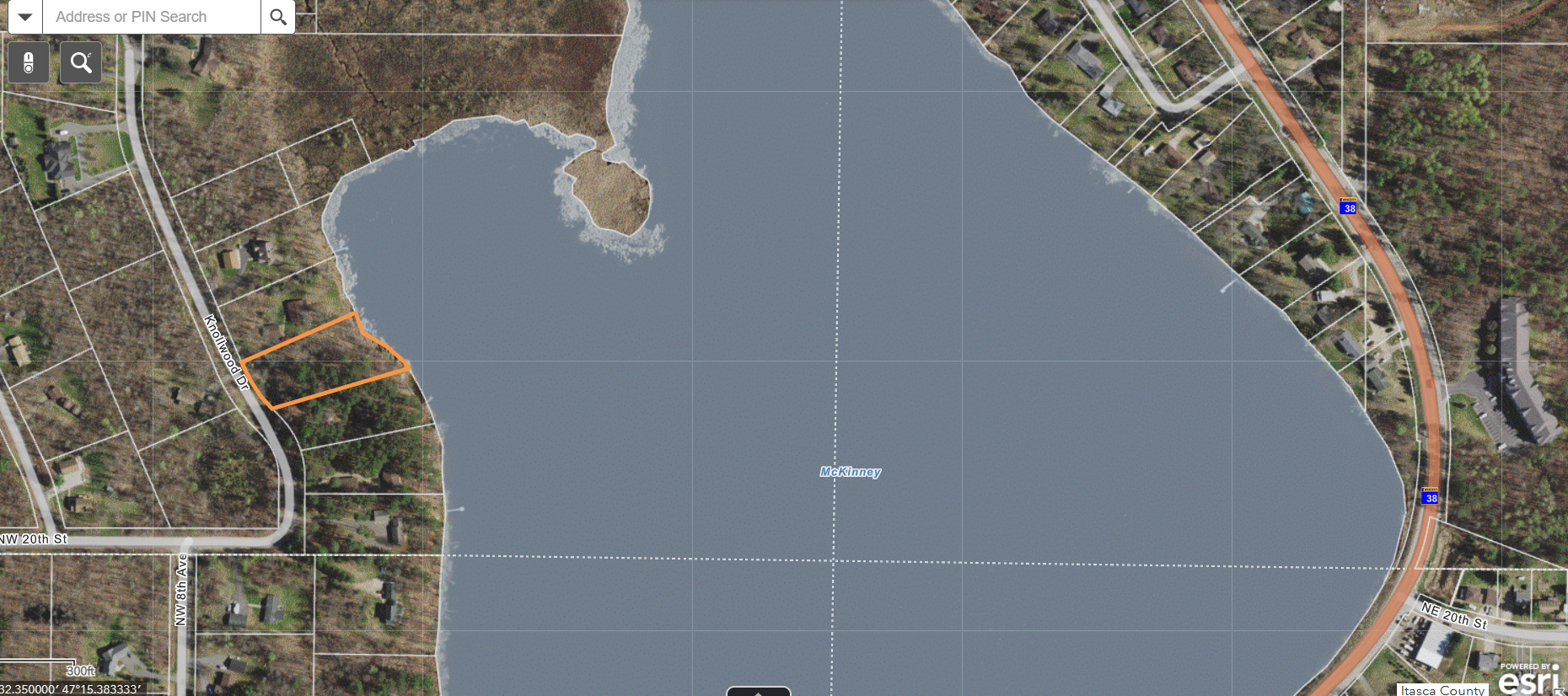This screenshot has height=696, width=1568.
Task: Expand the bottom panel arrow tab
Action: pos(759,692)
